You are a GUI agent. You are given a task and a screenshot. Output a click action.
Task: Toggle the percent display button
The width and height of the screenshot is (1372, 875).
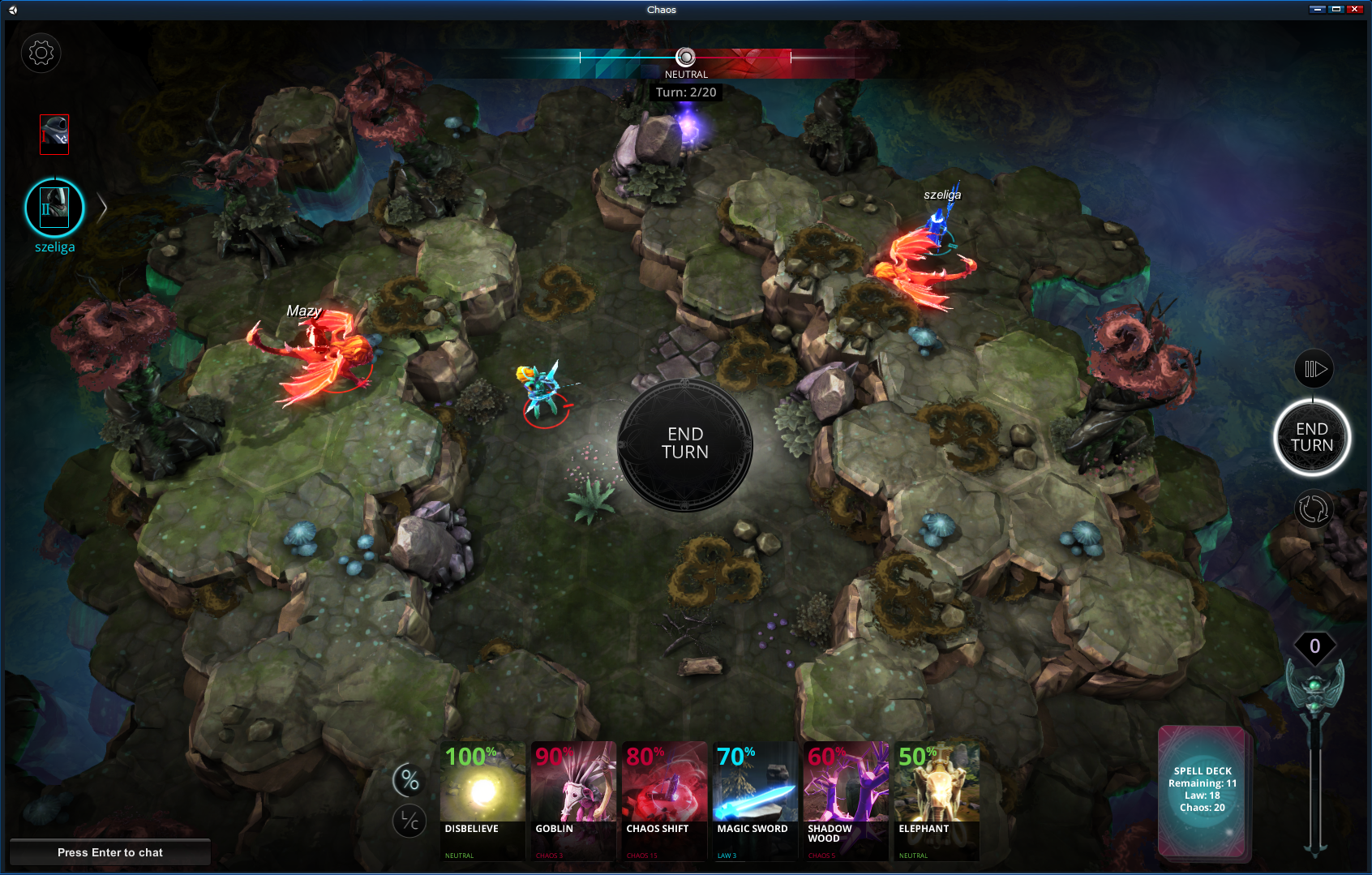(x=410, y=780)
